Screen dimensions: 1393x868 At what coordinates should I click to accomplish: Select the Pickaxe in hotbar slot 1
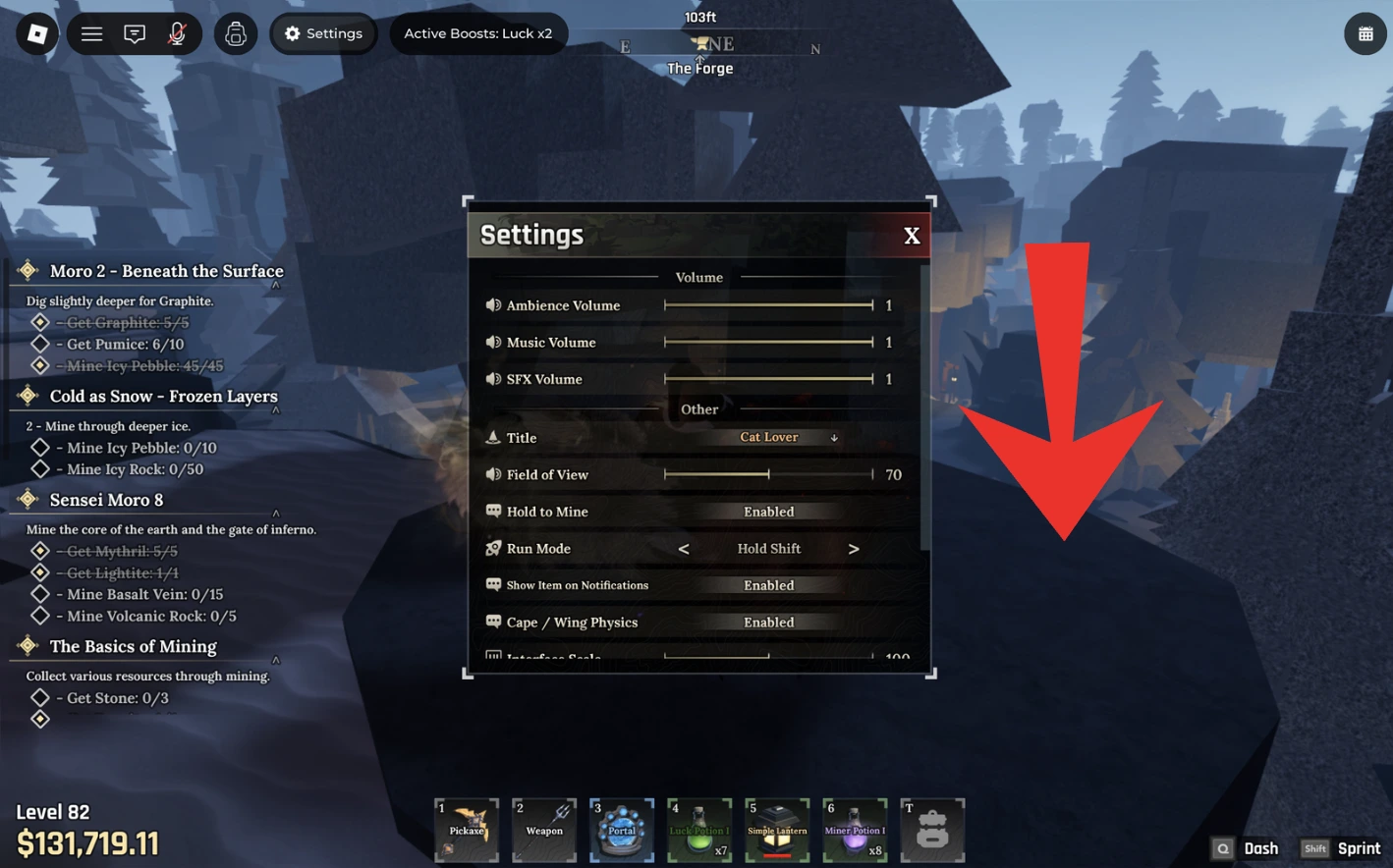pyautogui.click(x=466, y=830)
